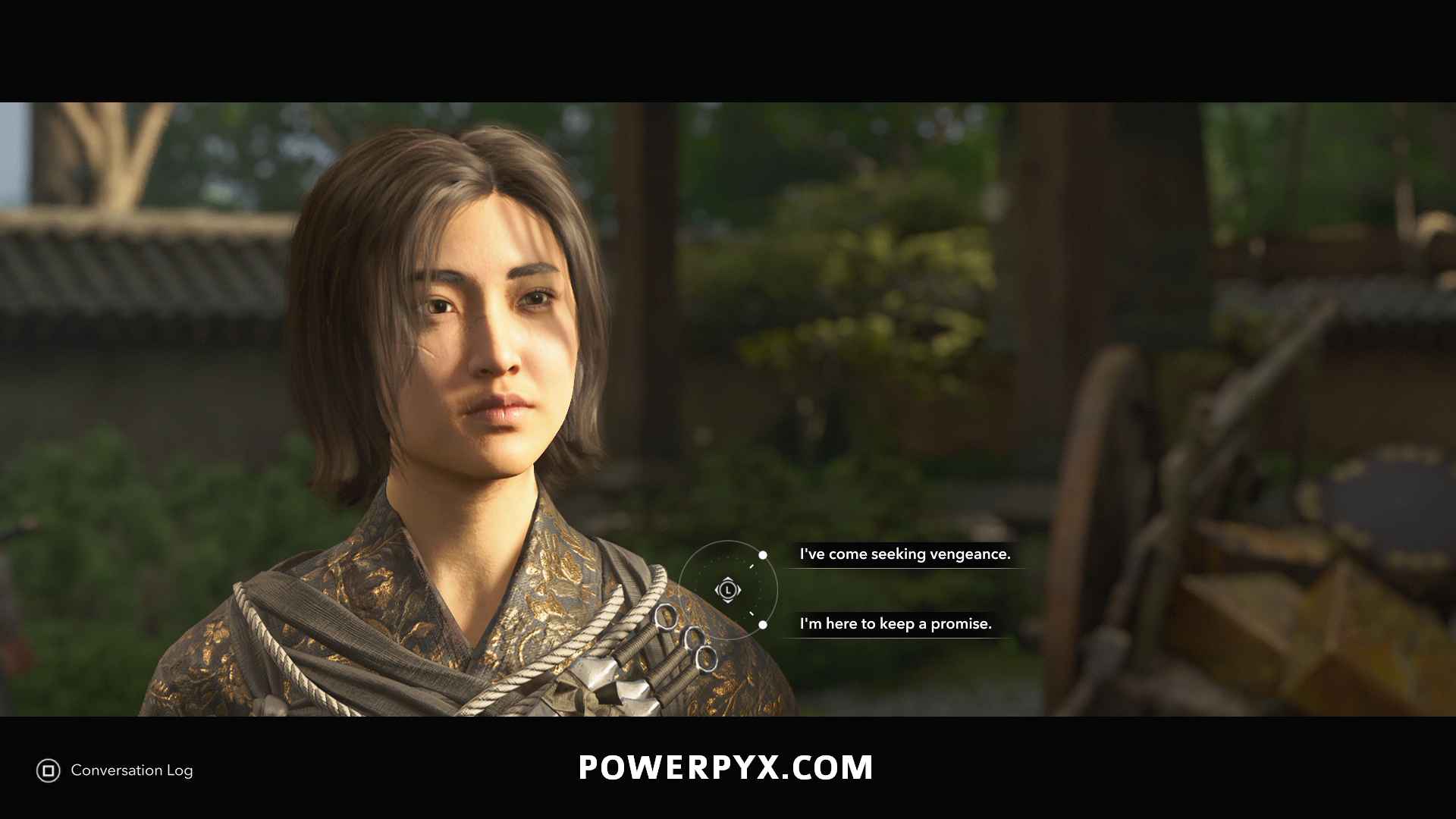Screen dimensions: 1456x819
Task: Toggle the highlighted top choice marker on the wheel
Action: (763, 555)
